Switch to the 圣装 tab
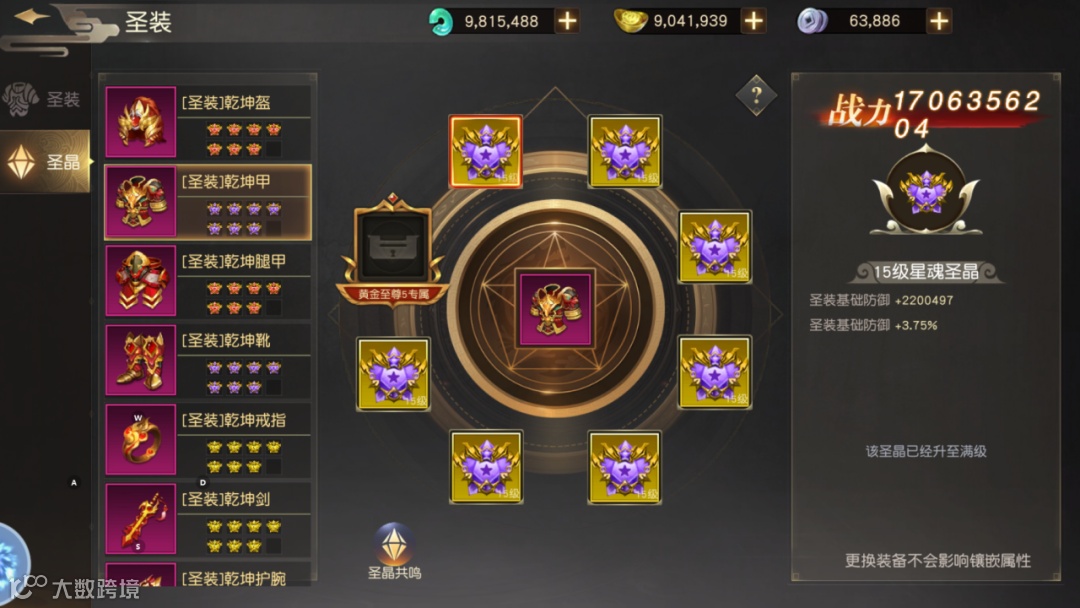Screen dimensions: 1080x608 click(x=44, y=100)
